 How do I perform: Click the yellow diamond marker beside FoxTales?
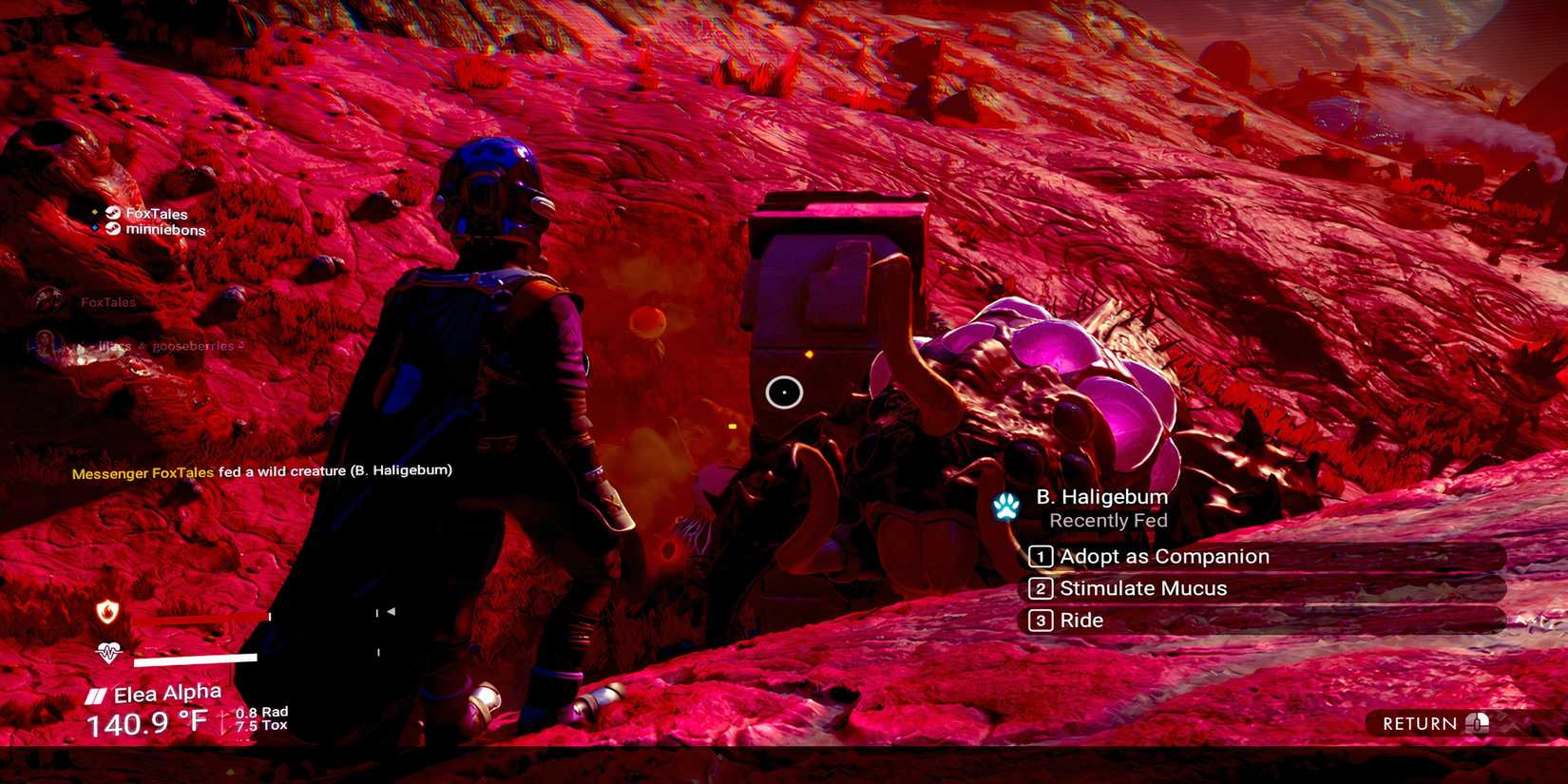click(95, 212)
